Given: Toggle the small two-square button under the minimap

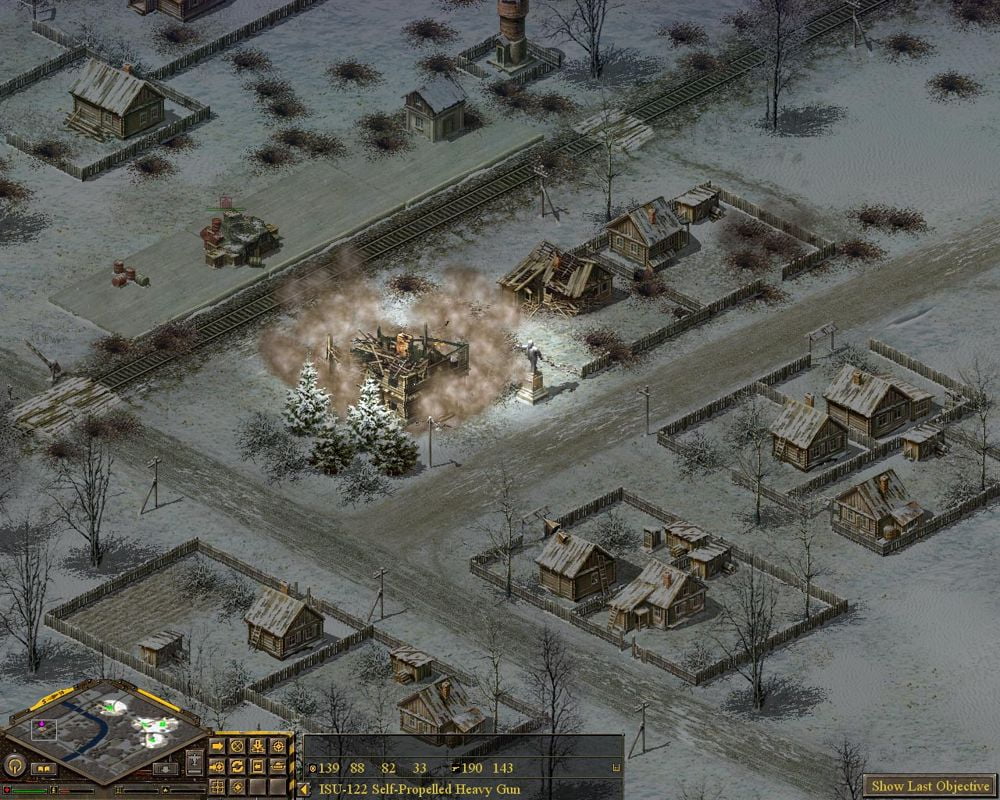Looking at the screenshot, I should 44,769.
